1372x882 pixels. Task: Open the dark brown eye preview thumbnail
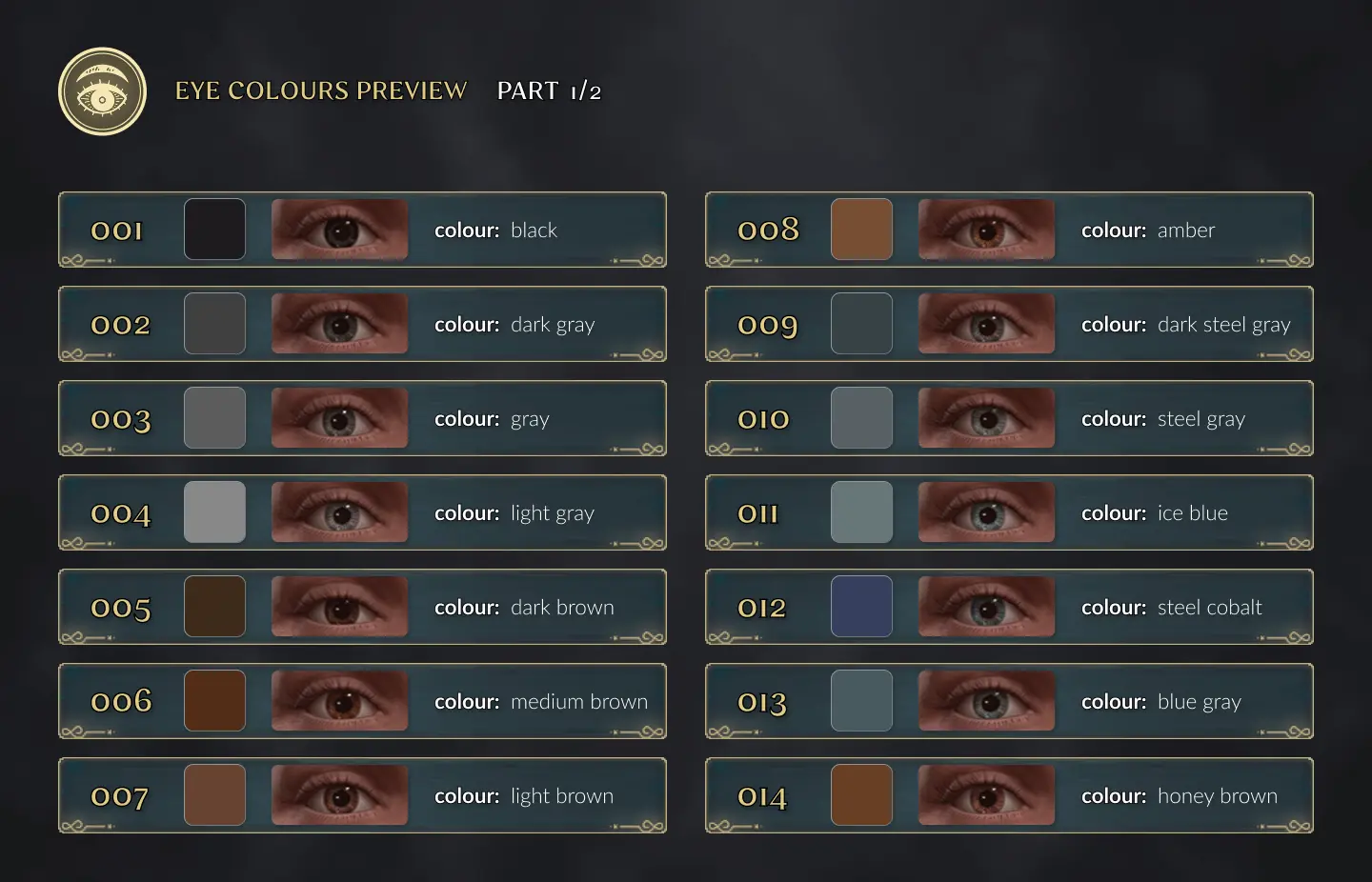tap(339, 607)
